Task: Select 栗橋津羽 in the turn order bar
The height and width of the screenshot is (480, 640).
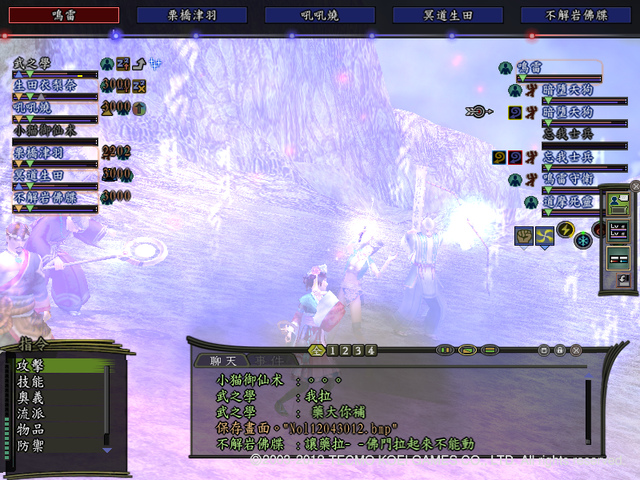Action: (192, 15)
